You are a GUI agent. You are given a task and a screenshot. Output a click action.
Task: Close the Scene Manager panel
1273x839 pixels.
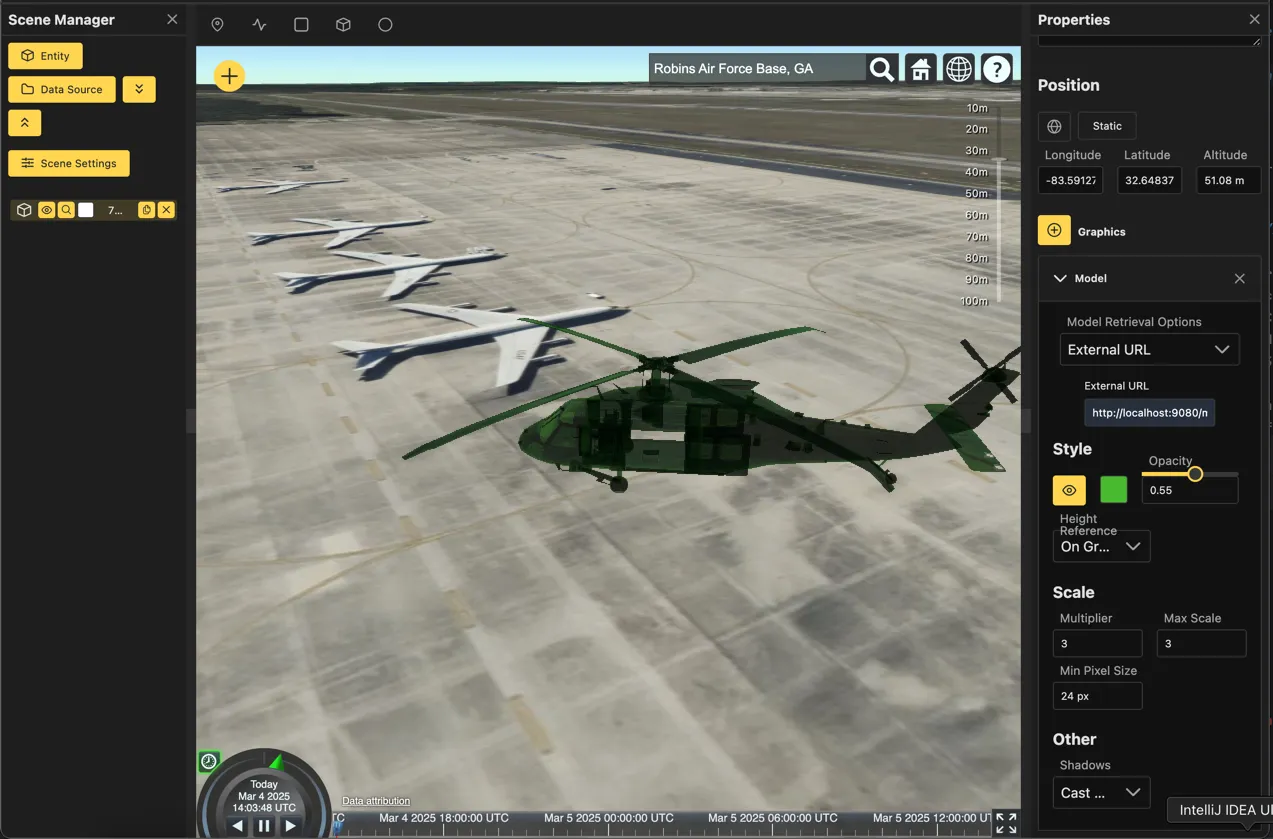172,20
